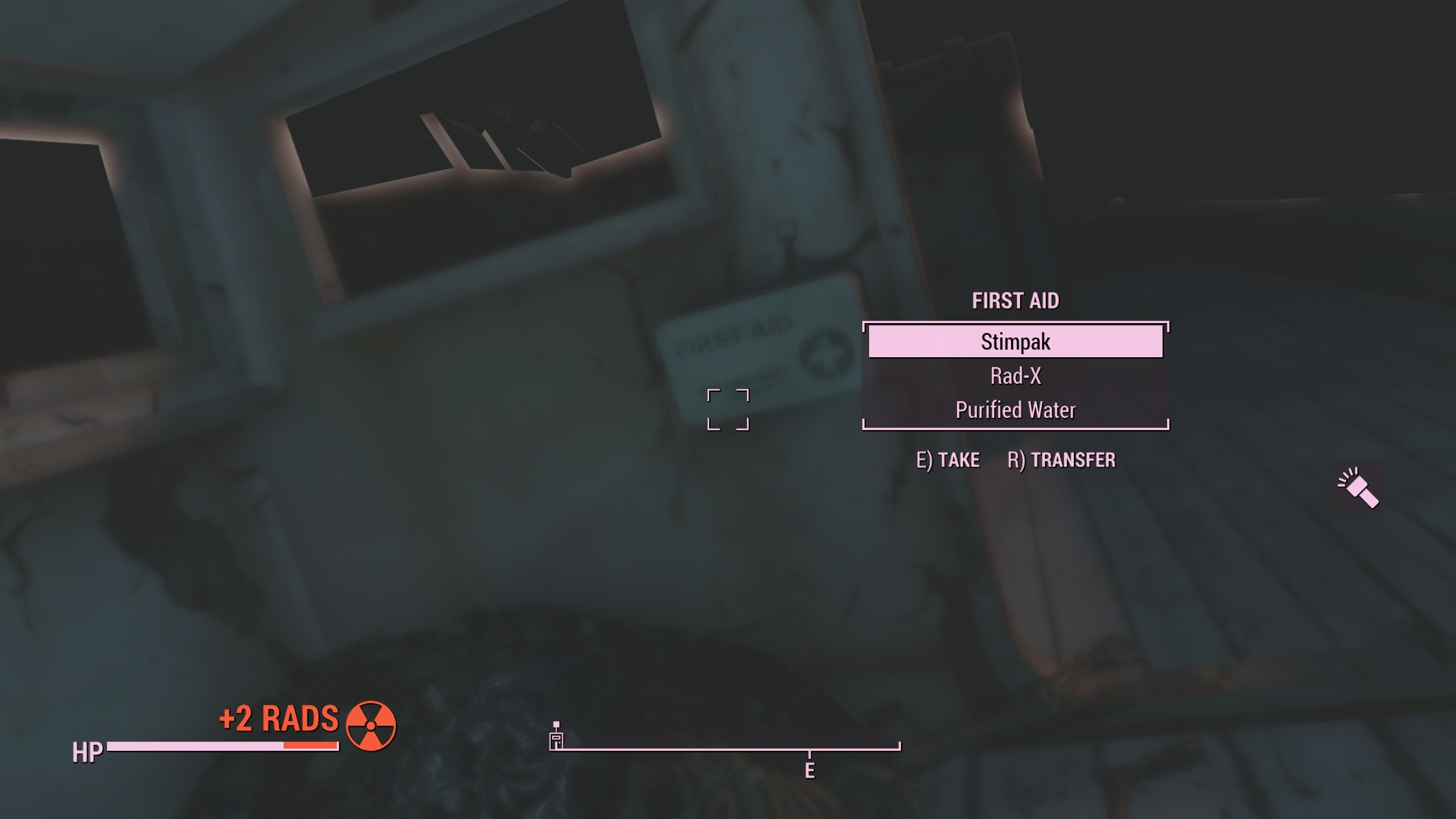Choose Rad-X from the container list
1456x819 pixels.
point(1015,376)
